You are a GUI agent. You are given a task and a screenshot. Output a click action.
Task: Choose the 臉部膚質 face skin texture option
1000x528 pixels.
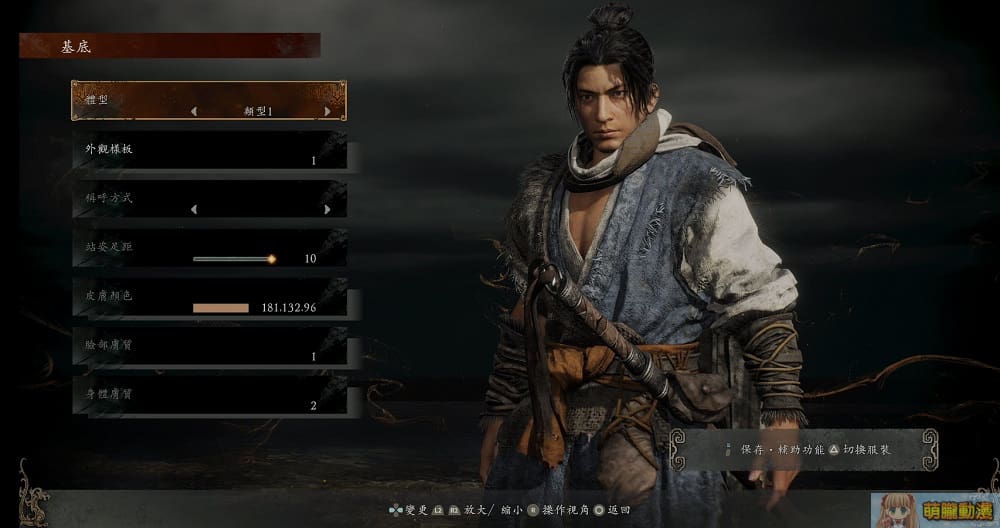click(209, 346)
